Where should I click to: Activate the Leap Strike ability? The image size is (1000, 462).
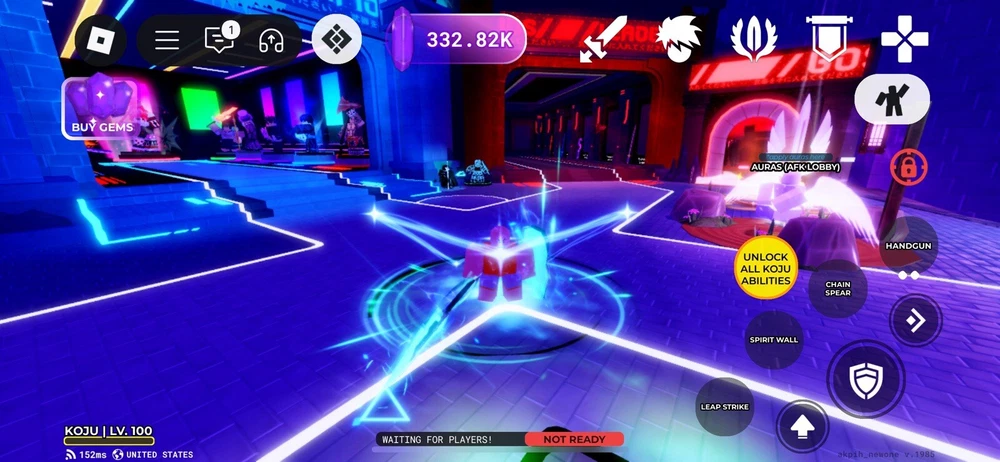tap(724, 407)
